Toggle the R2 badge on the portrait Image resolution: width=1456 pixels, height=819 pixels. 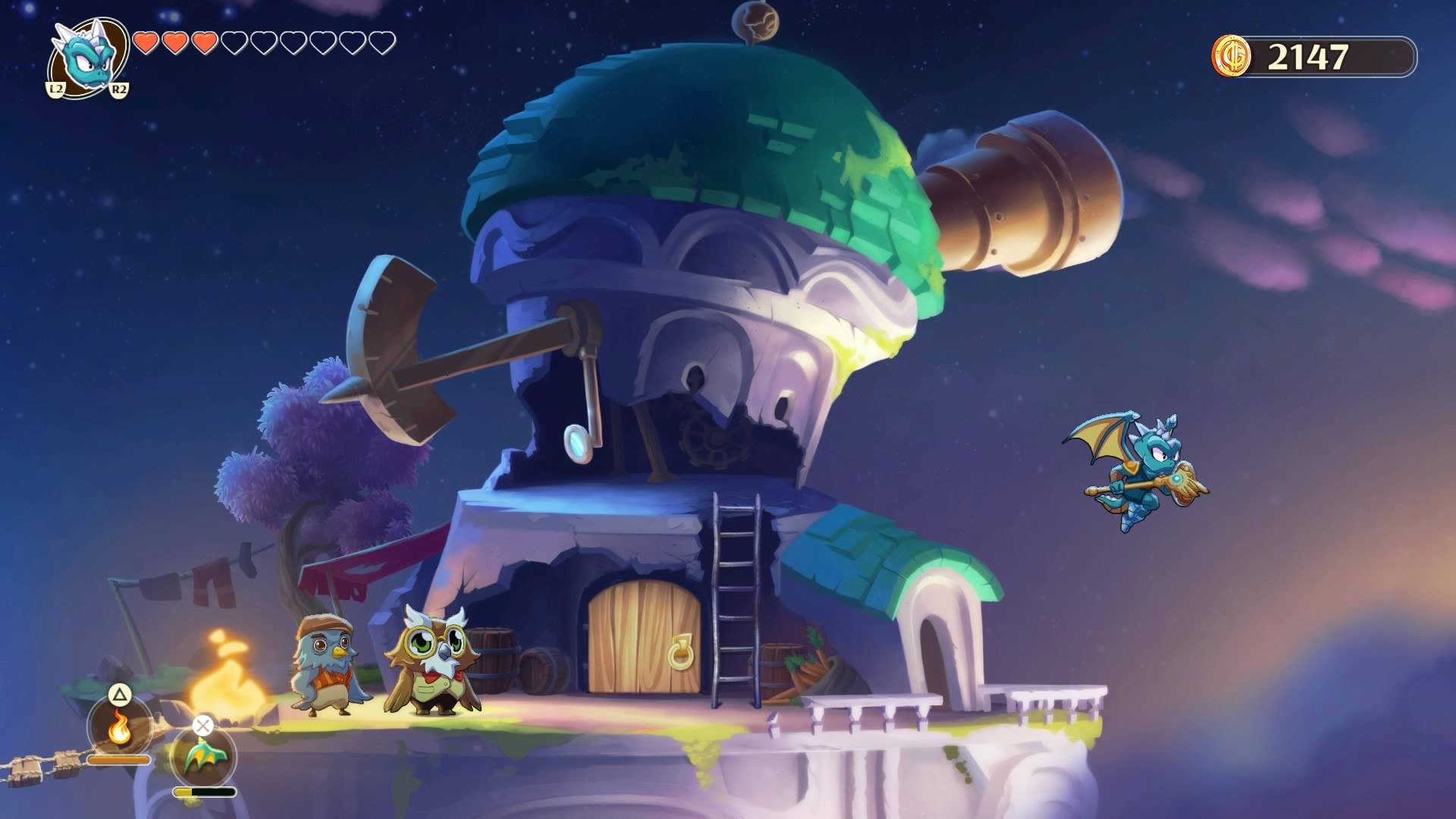(120, 89)
